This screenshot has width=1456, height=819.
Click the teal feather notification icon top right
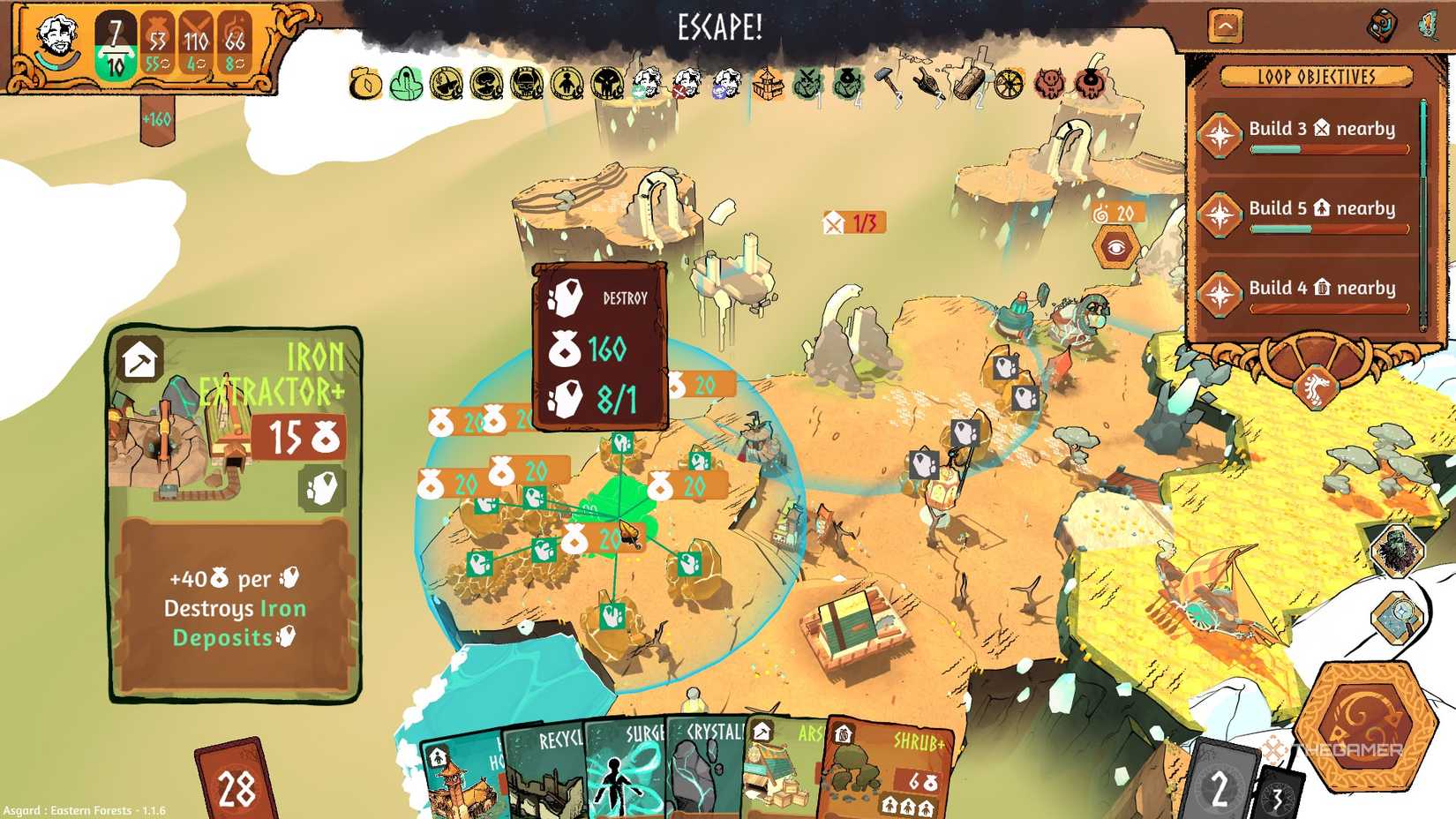click(x=1430, y=26)
